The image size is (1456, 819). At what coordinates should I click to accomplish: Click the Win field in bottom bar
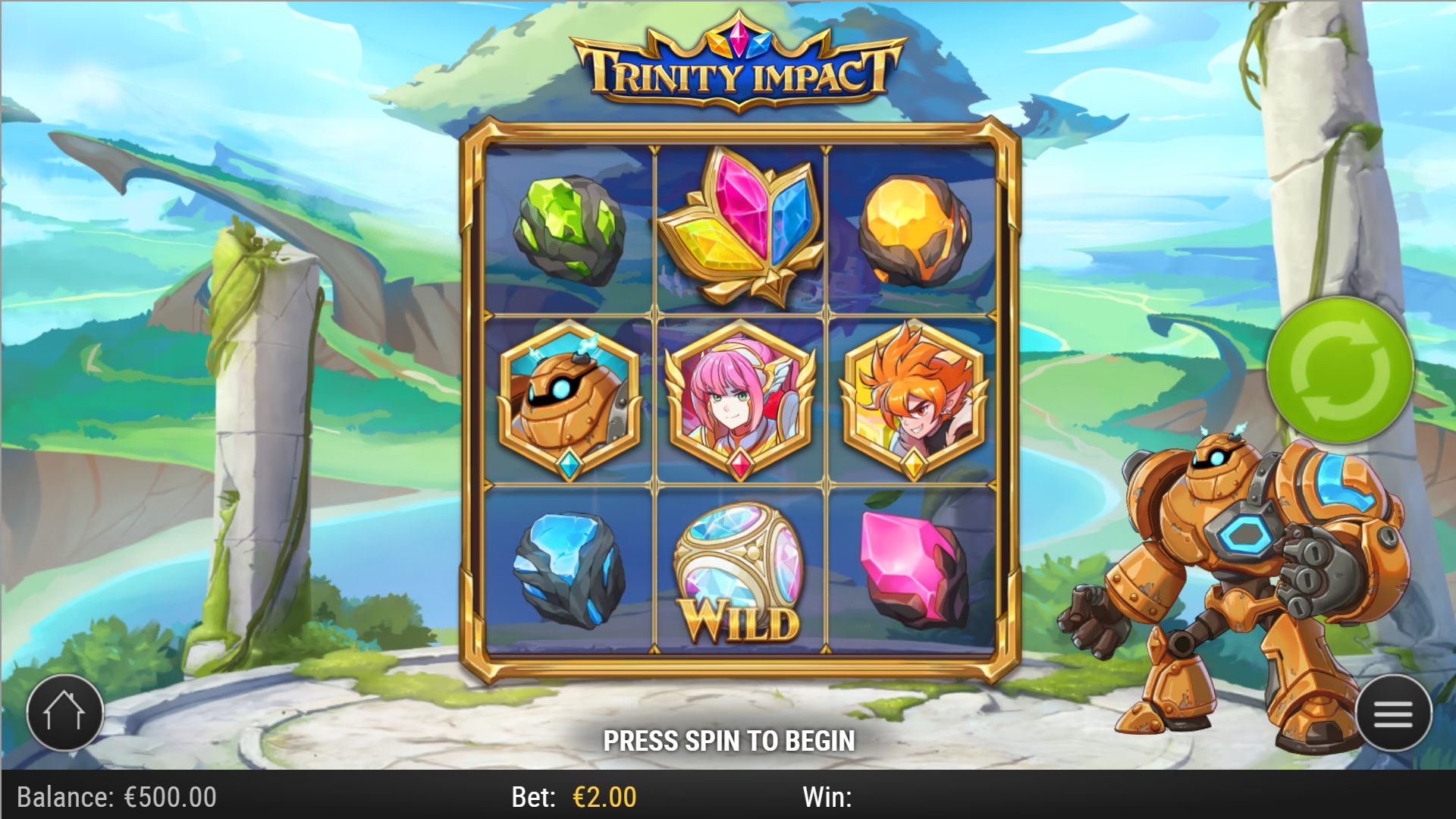point(832,798)
